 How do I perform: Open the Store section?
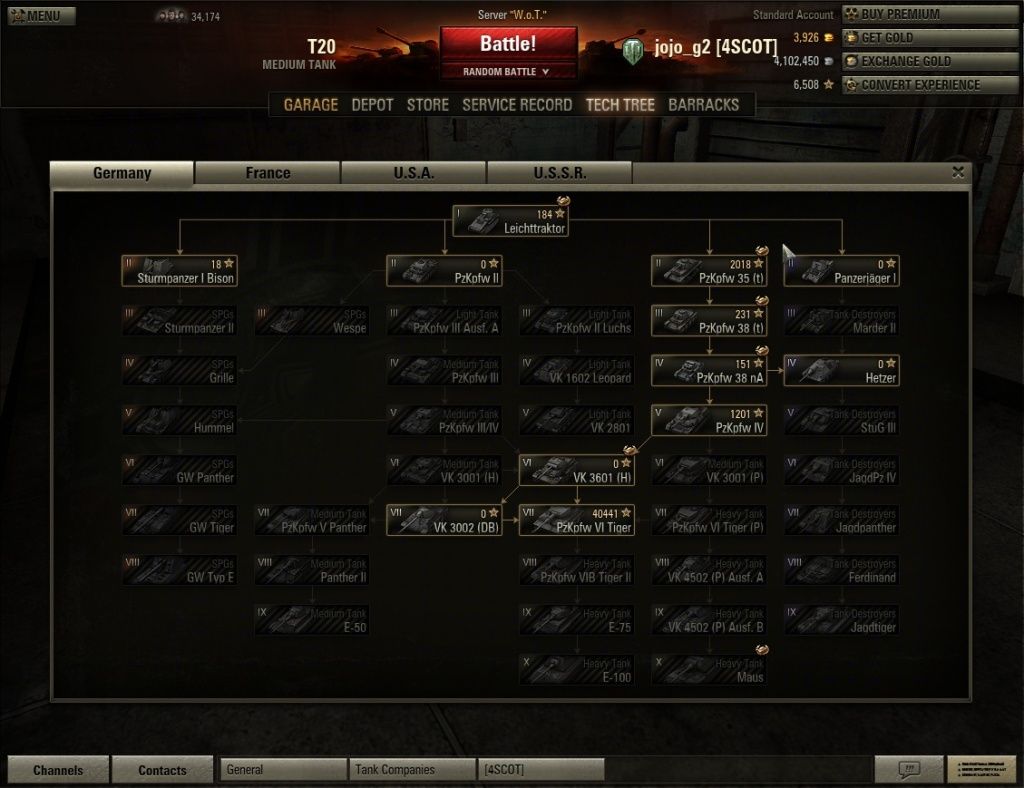[x=427, y=105]
